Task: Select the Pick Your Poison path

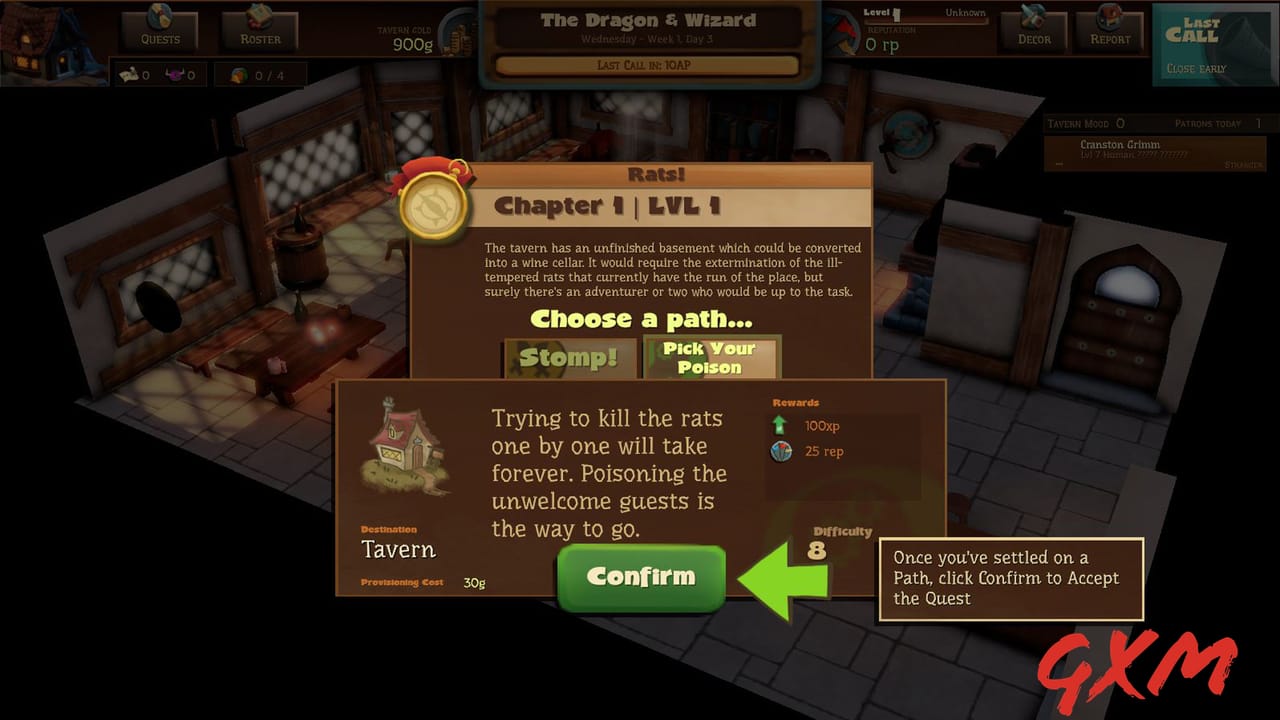Action: [x=711, y=359]
